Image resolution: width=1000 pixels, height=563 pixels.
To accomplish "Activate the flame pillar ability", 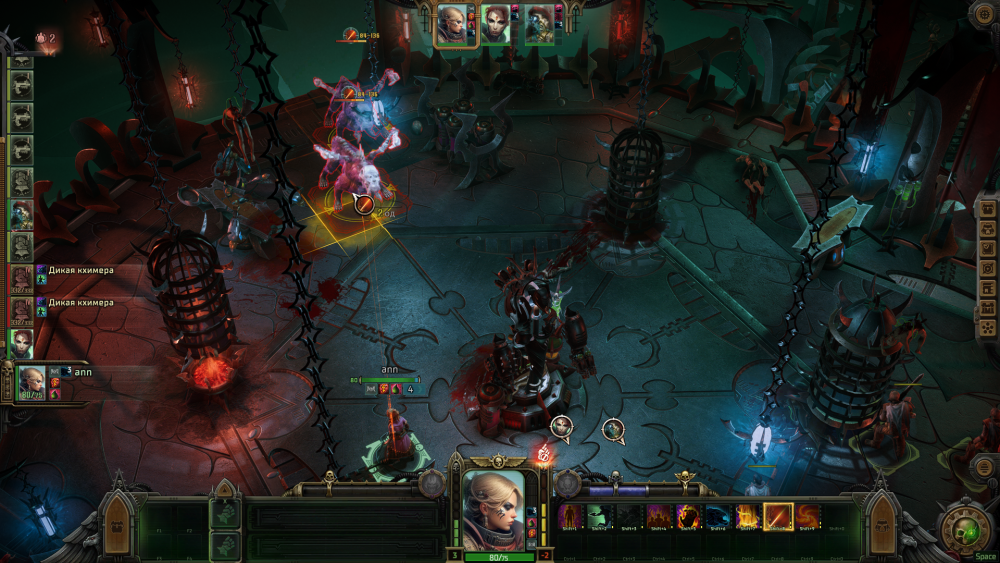I will [748, 517].
